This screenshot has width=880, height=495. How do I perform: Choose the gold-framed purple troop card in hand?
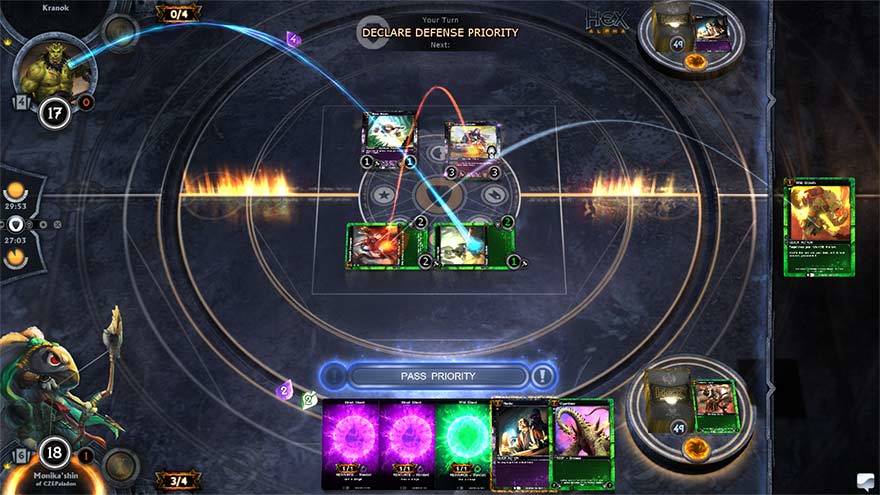click(x=523, y=443)
